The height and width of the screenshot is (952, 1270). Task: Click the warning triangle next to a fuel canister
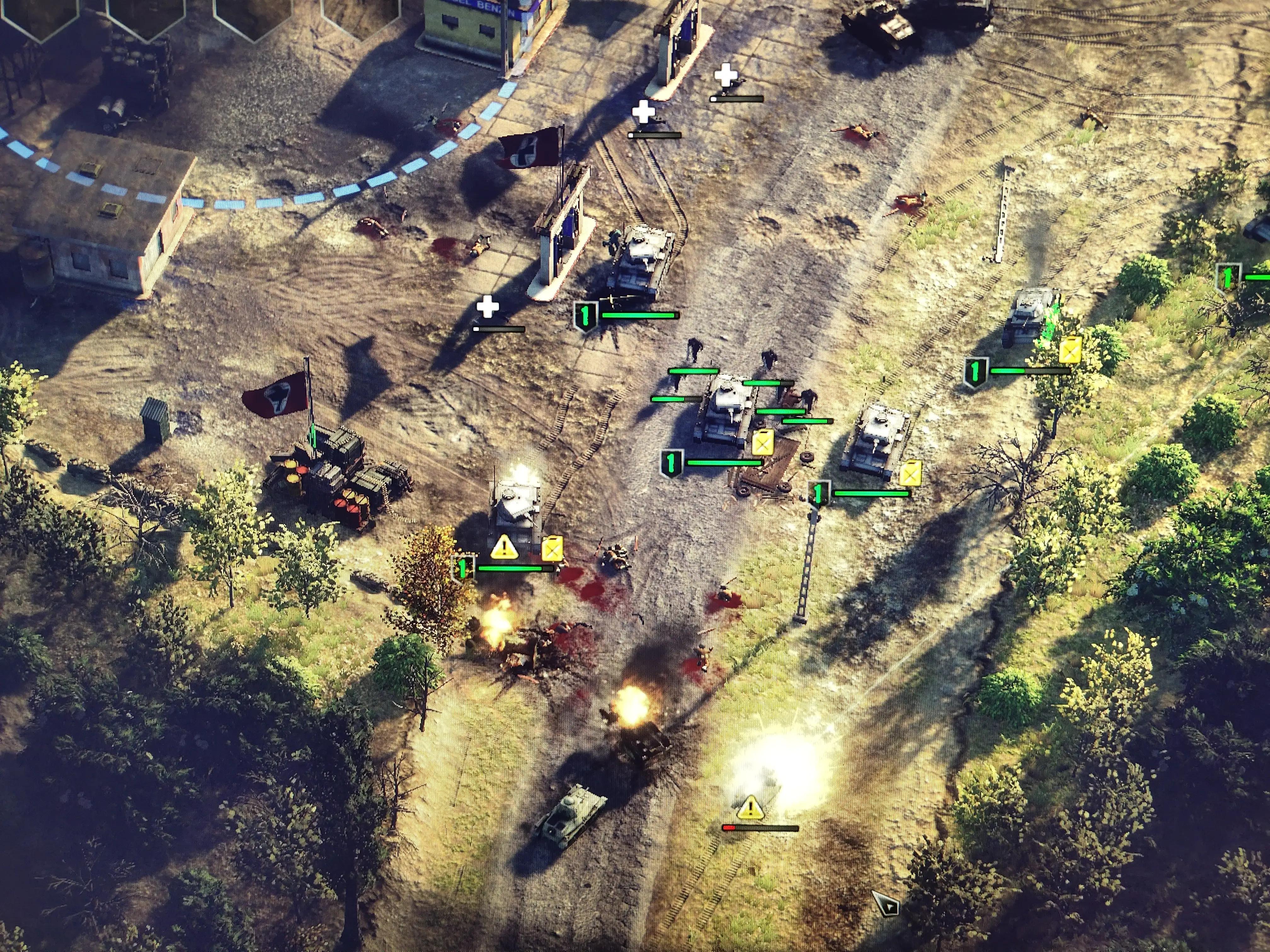[x=504, y=547]
